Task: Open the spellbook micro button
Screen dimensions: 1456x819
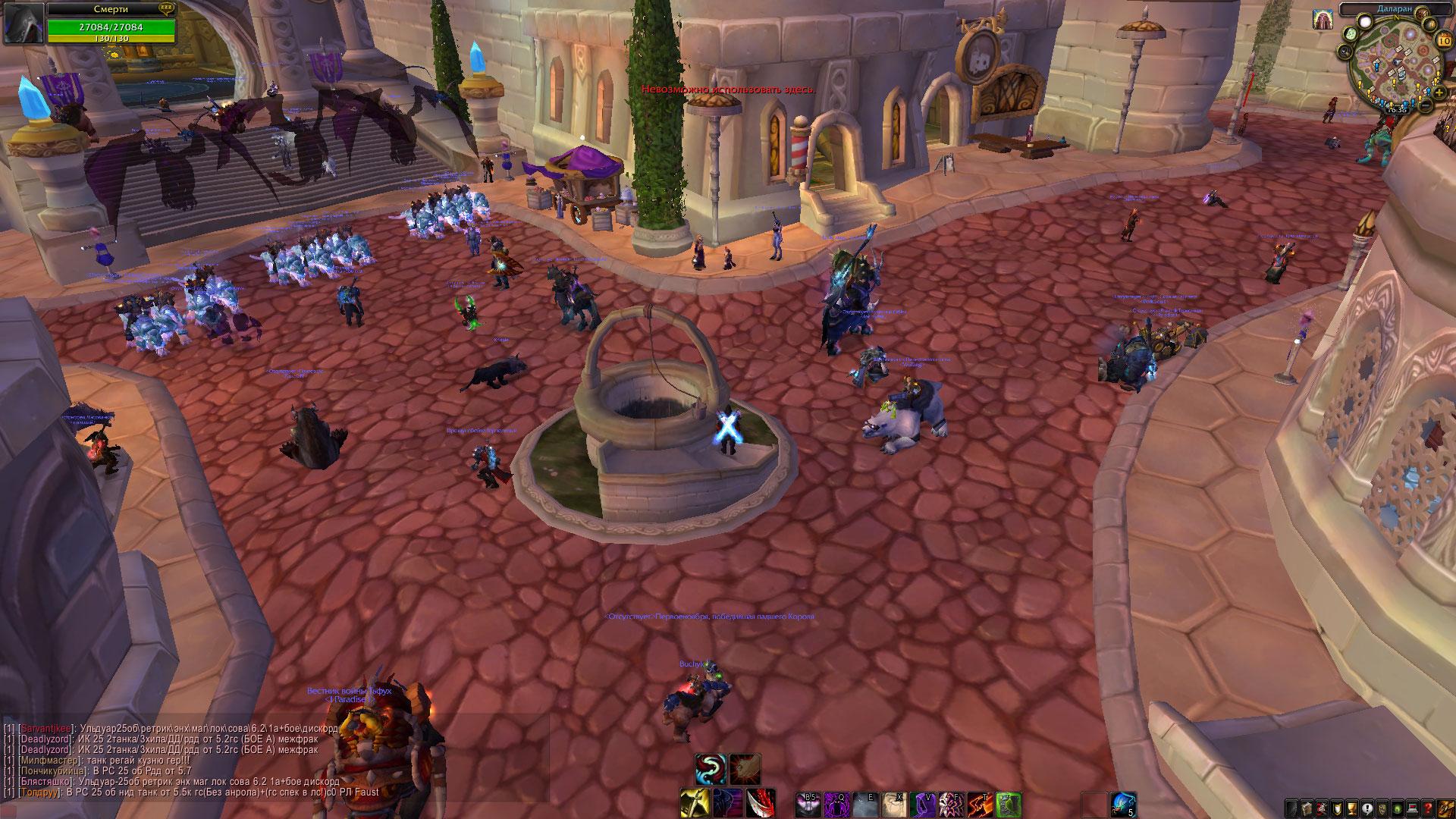Action: (x=1308, y=807)
